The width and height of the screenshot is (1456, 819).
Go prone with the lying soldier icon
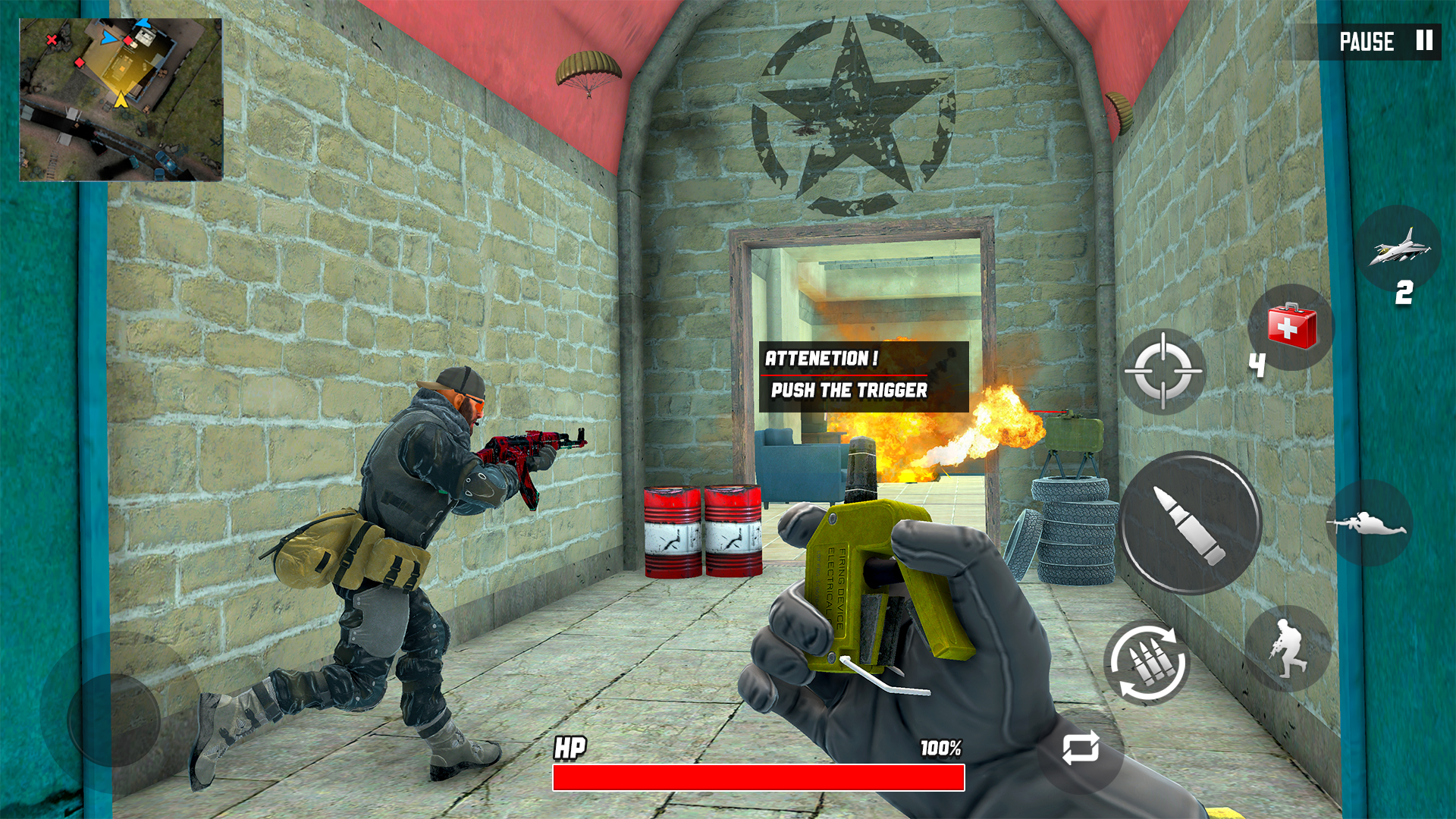tap(1368, 523)
